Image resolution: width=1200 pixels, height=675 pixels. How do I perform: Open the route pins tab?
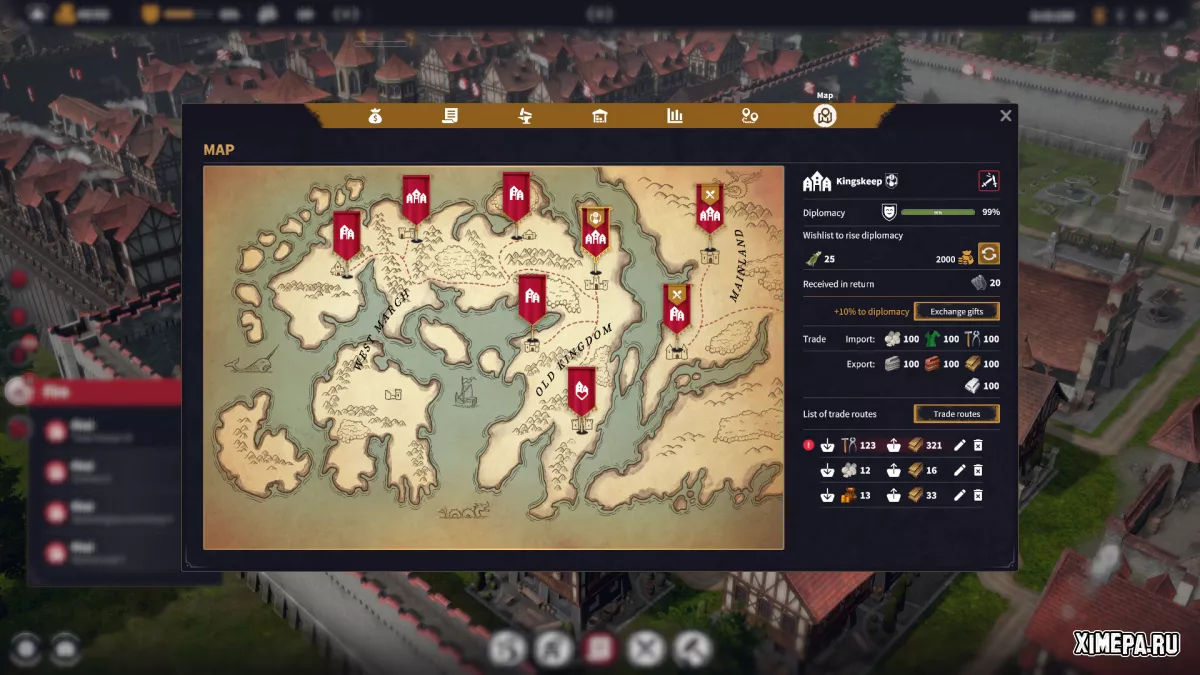[750, 116]
